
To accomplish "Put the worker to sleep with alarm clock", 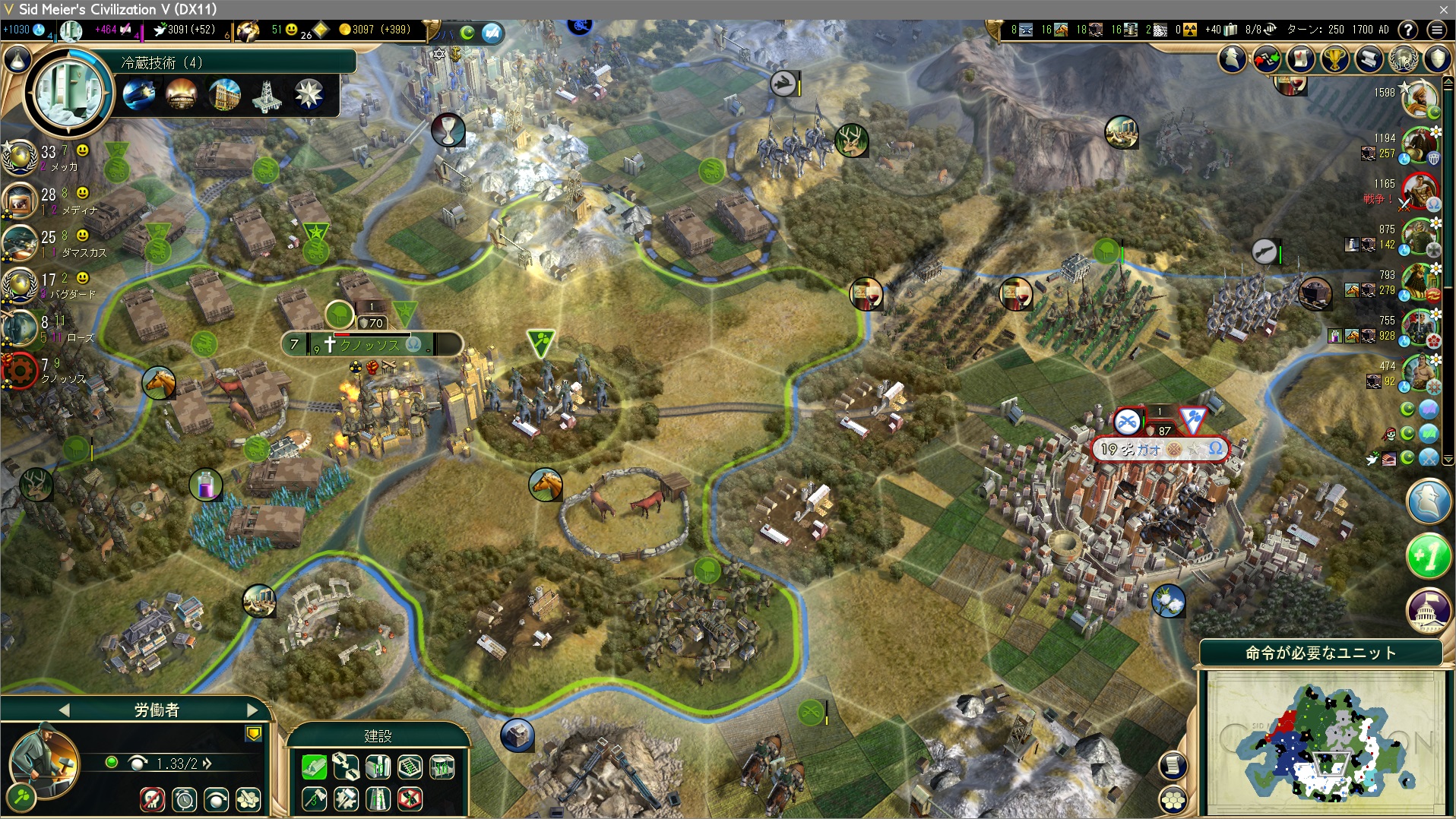I will click(184, 799).
